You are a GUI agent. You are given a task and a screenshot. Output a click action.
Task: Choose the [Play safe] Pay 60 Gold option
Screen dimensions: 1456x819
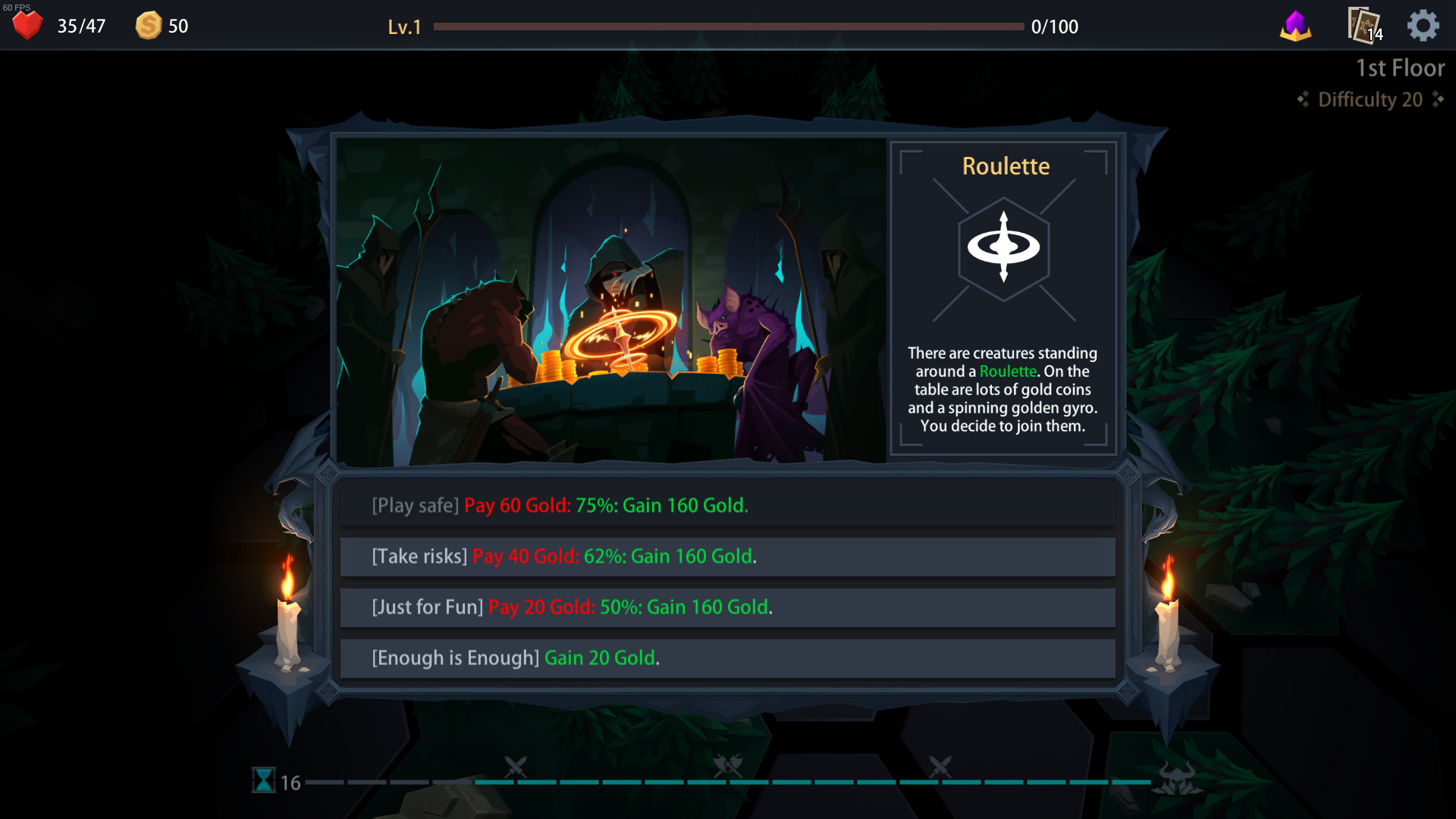[x=727, y=505]
